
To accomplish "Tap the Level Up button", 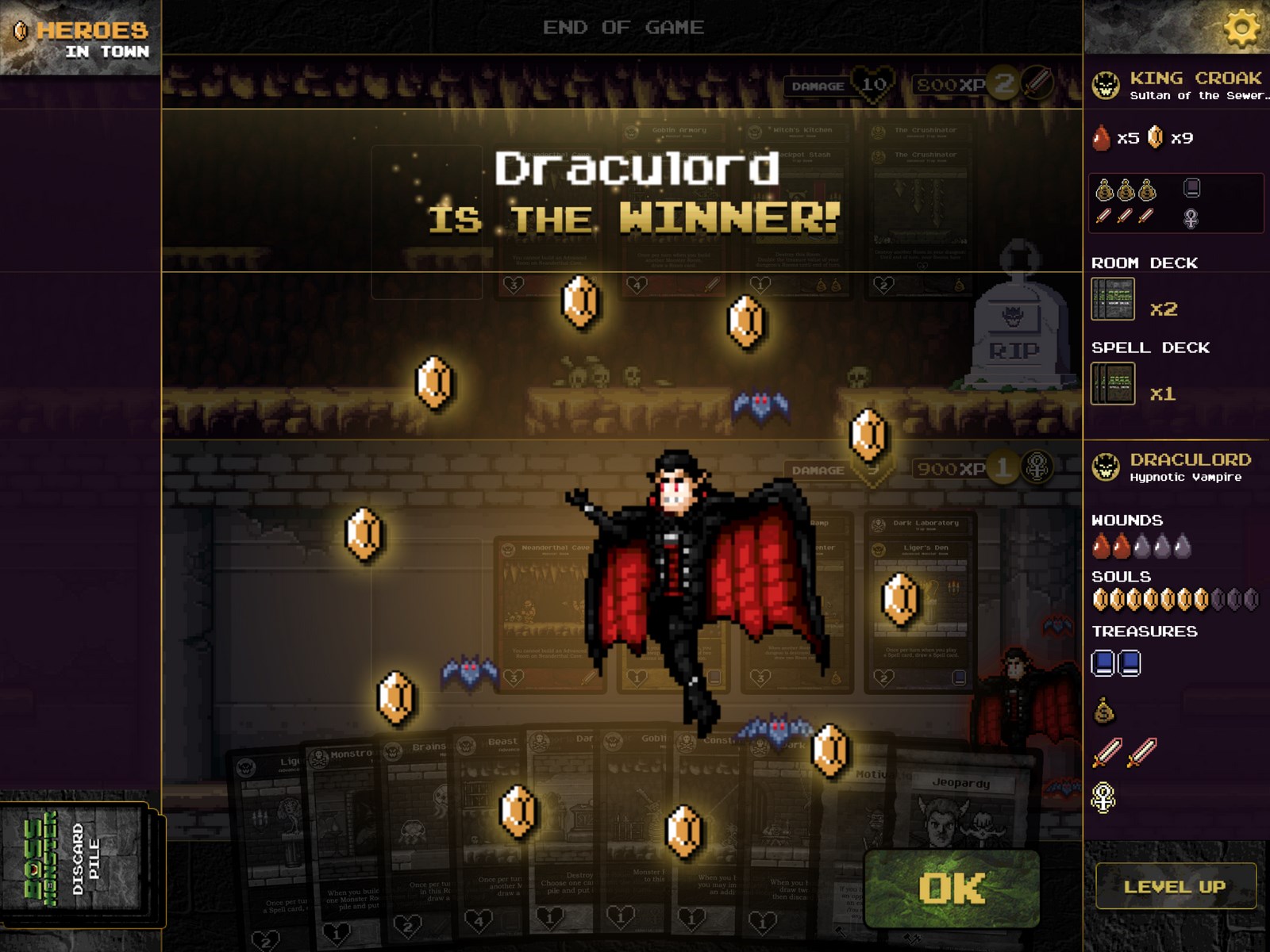I will [1175, 886].
